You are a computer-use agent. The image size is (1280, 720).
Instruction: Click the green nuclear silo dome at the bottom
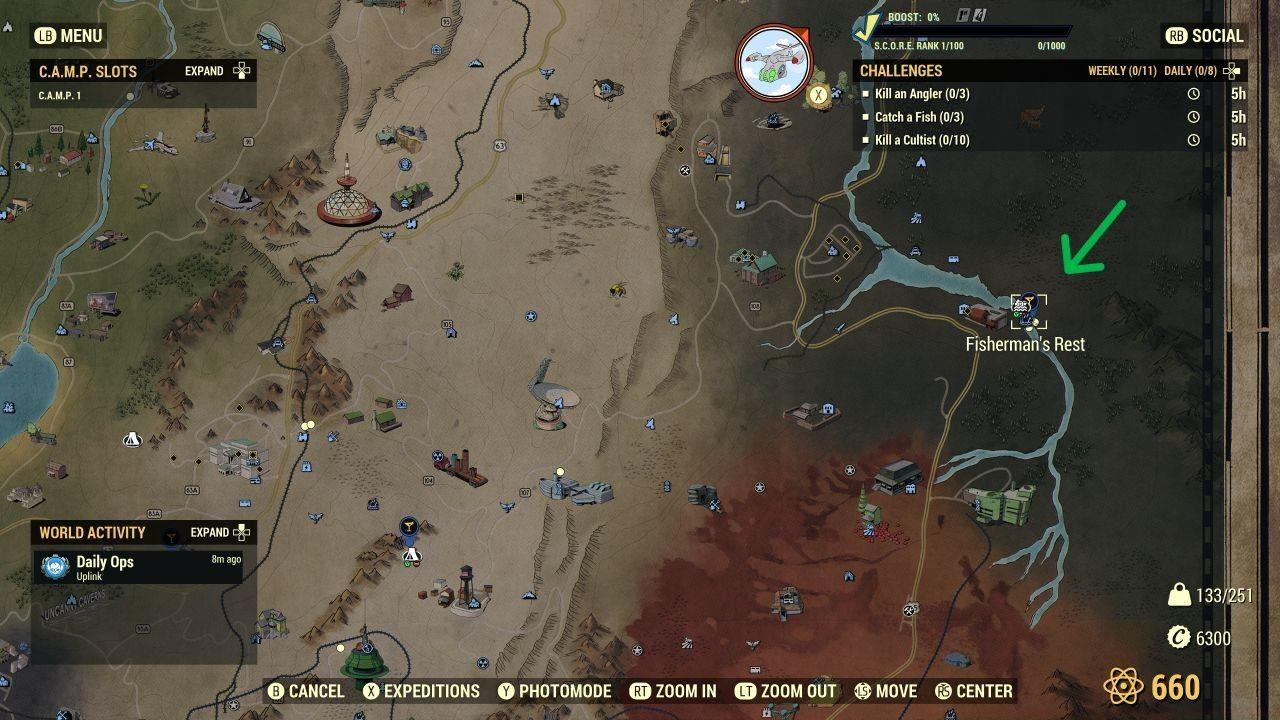click(x=364, y=662)
